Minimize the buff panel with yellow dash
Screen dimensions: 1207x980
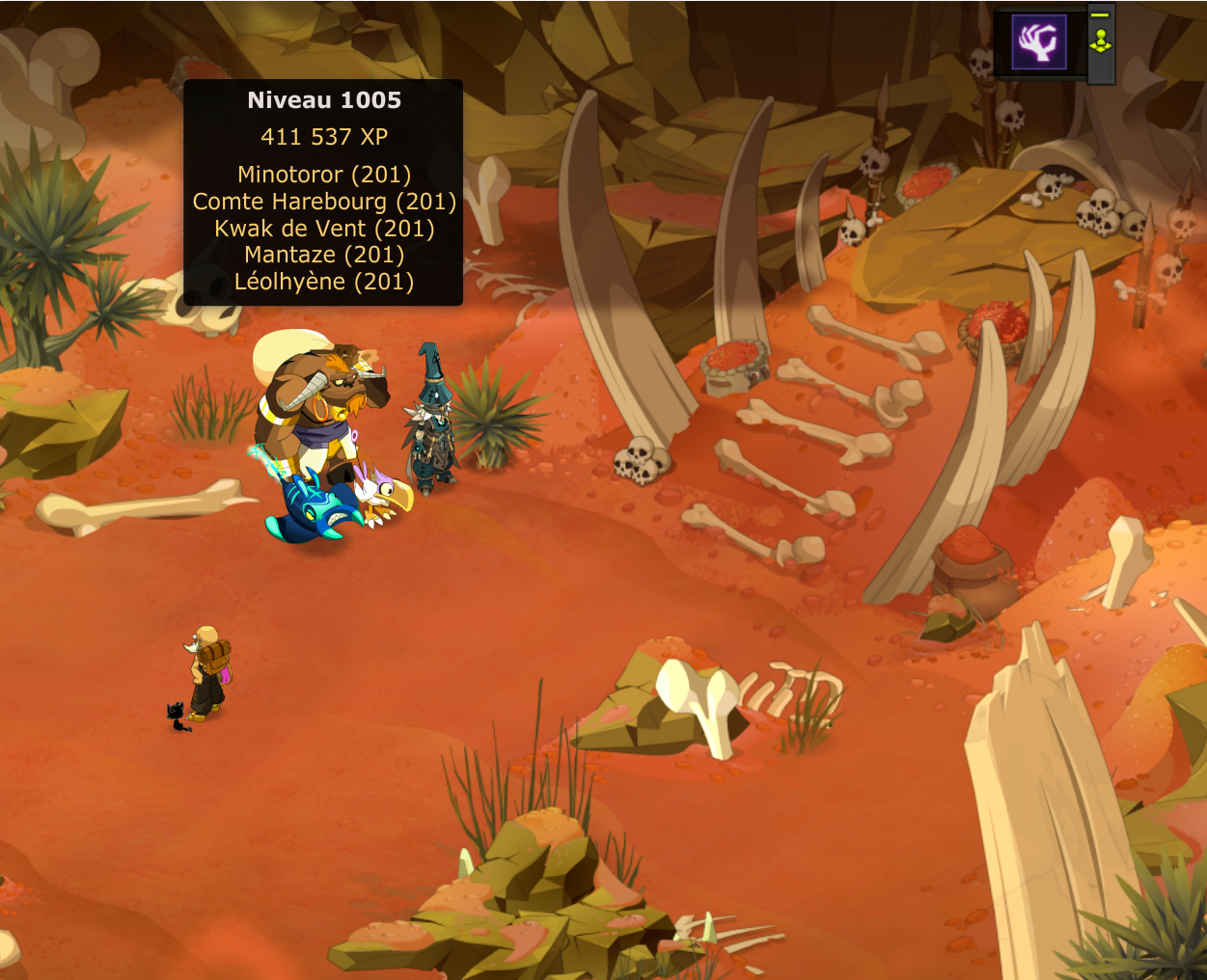1100,15
